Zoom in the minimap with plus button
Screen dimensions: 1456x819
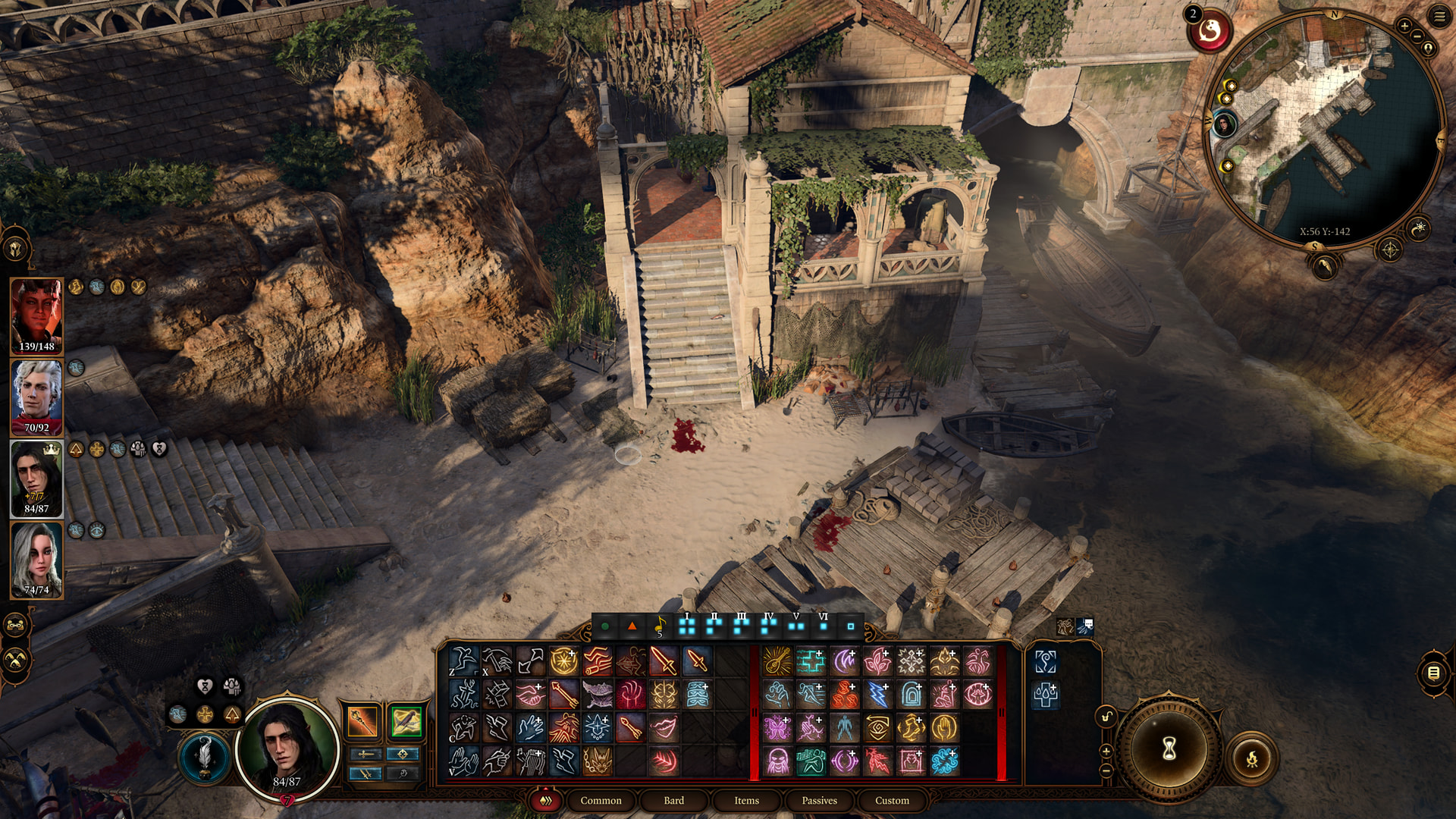click(1404, 26)
